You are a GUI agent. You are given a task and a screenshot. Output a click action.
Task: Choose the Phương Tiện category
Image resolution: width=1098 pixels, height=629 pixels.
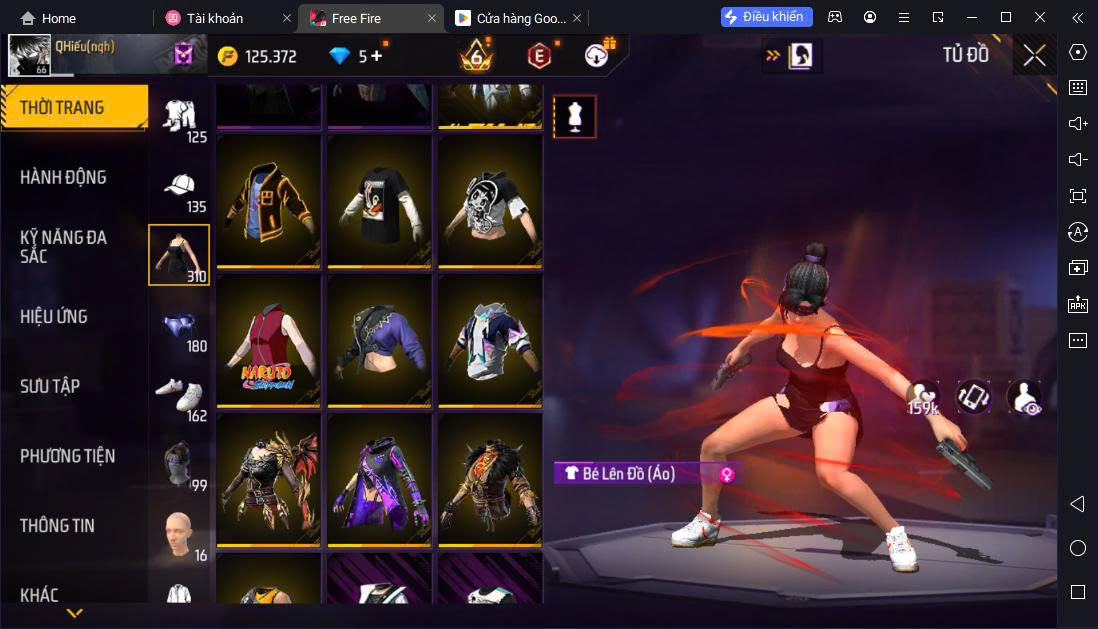[67, 456]
